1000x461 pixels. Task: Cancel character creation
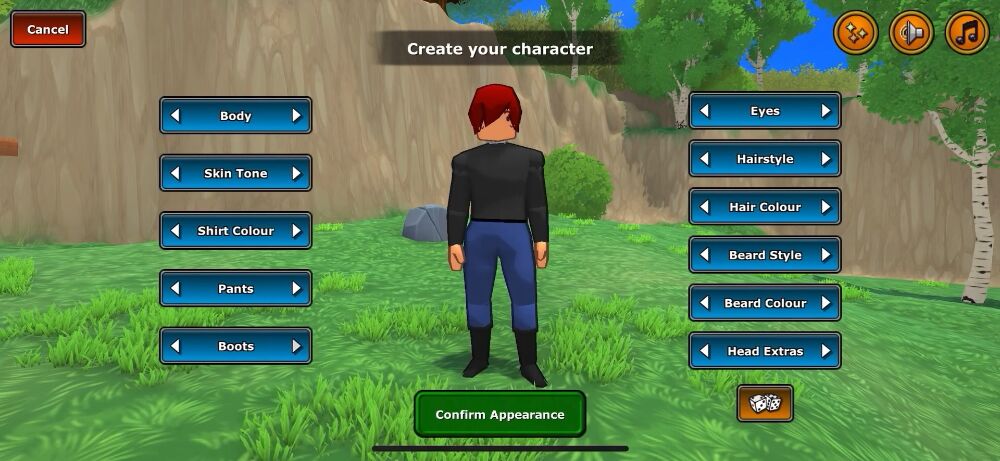coord(47,29)
